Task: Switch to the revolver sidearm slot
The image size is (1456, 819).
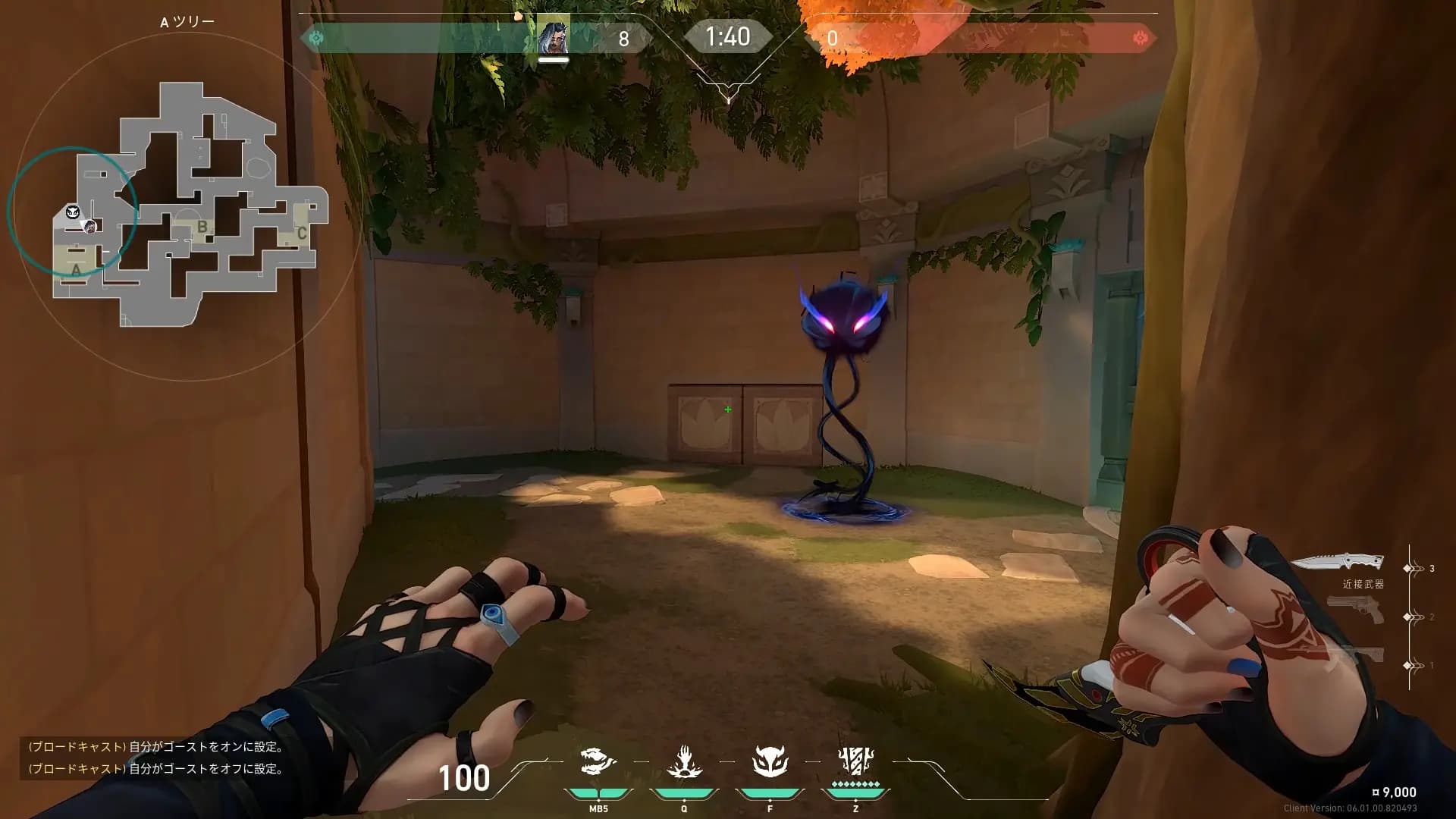Action: pos(1355,610)
